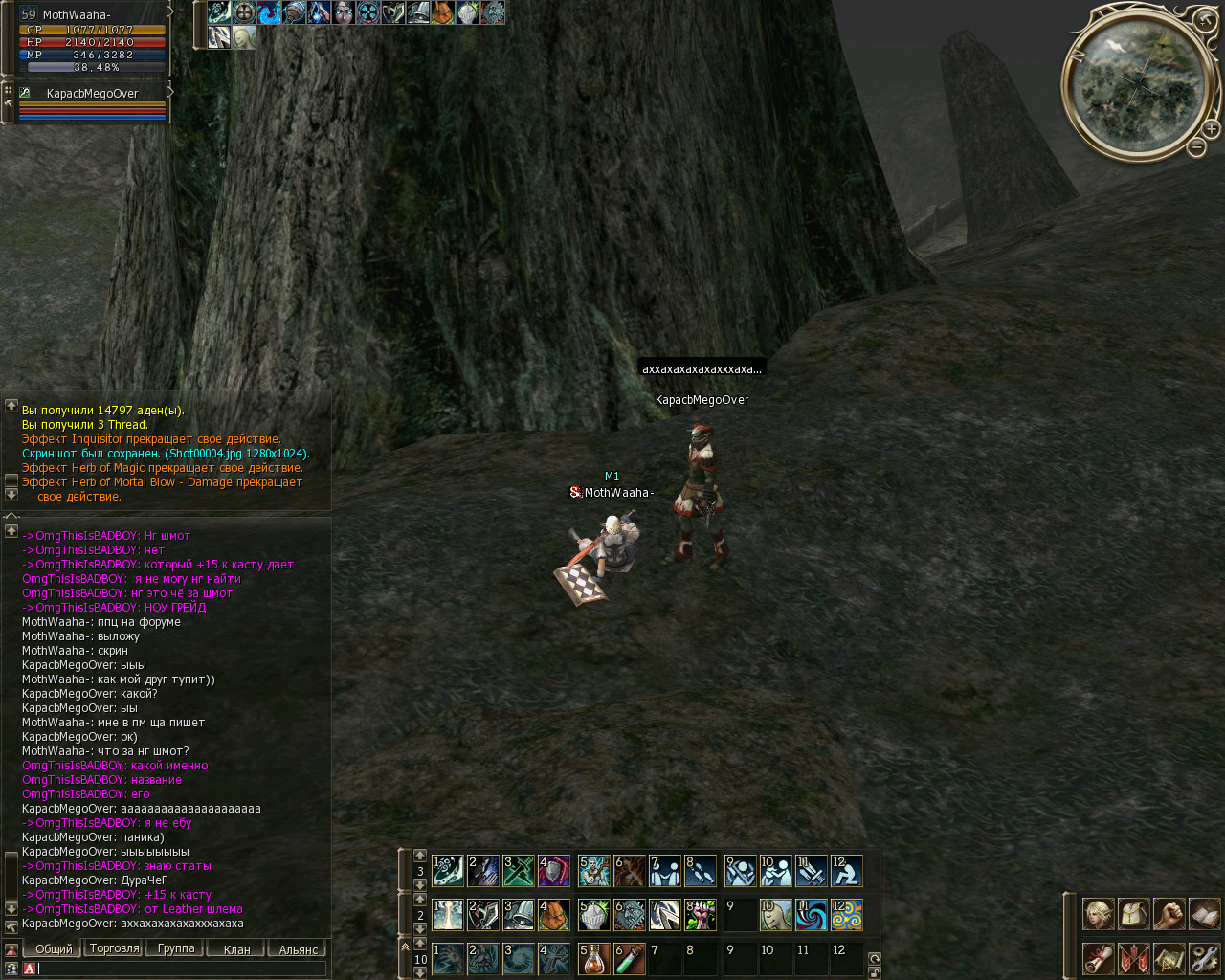
Task: Select party member KapacbMegoOver in party panel
Action: click(92, 94)
